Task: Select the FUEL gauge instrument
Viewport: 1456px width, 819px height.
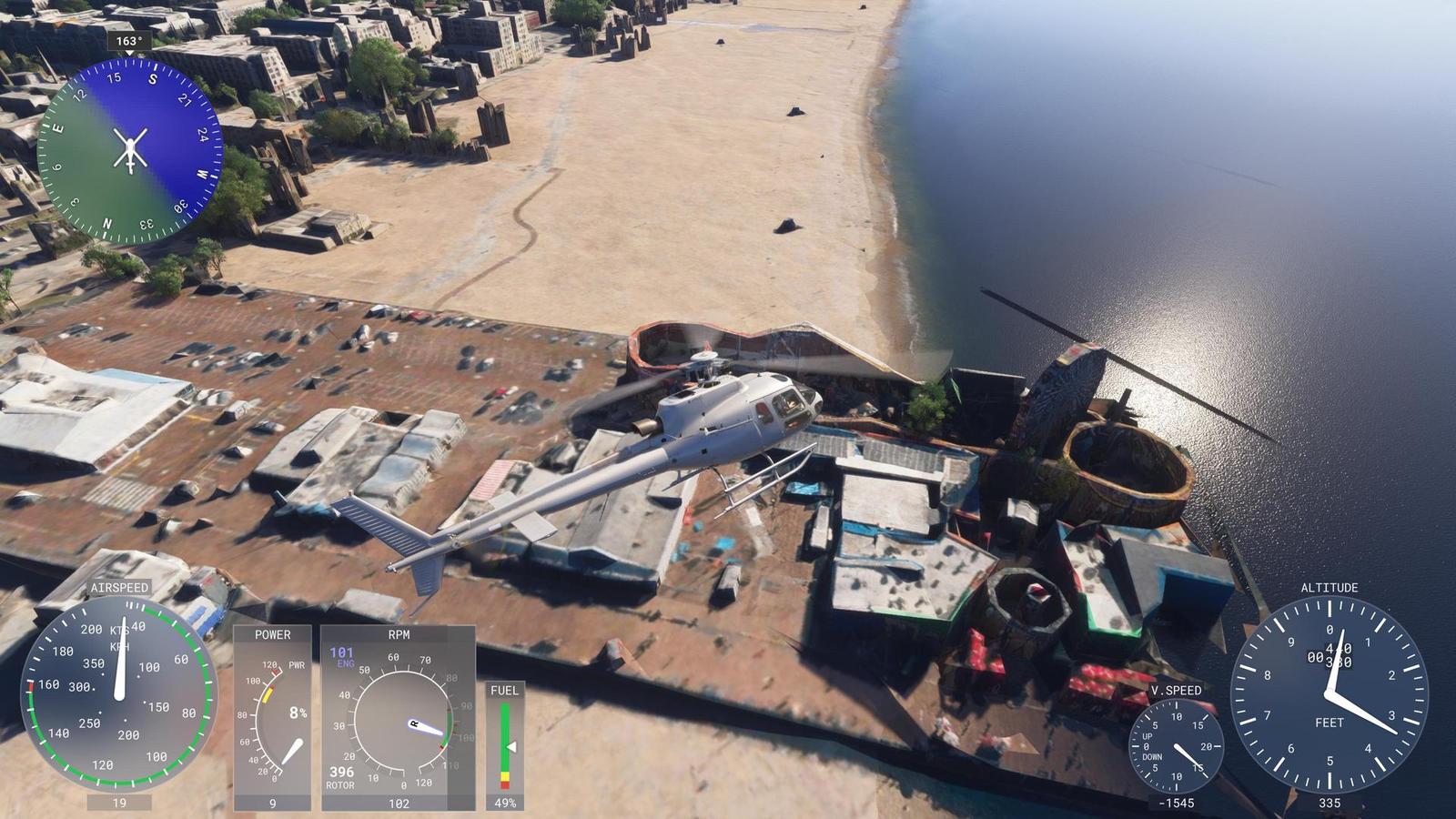Action: click(x=505, y=746)
